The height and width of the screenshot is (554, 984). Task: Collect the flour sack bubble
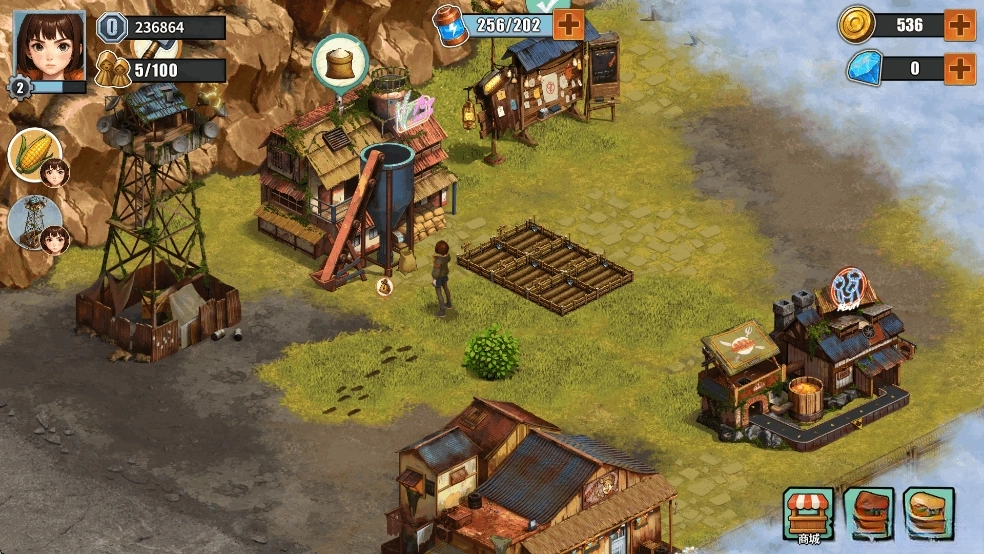pyautogui.click(x=341, y=62)
